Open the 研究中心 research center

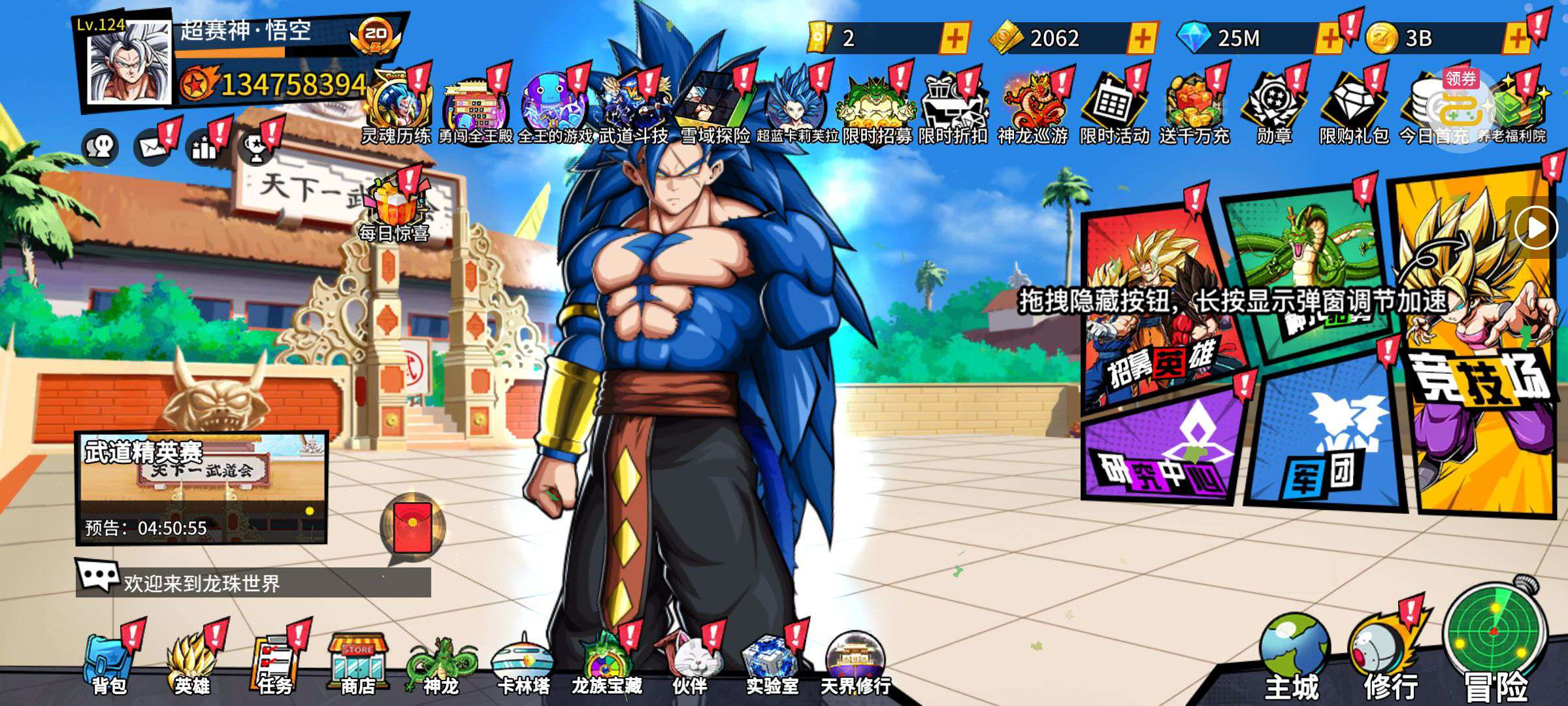pos(1163,451)
